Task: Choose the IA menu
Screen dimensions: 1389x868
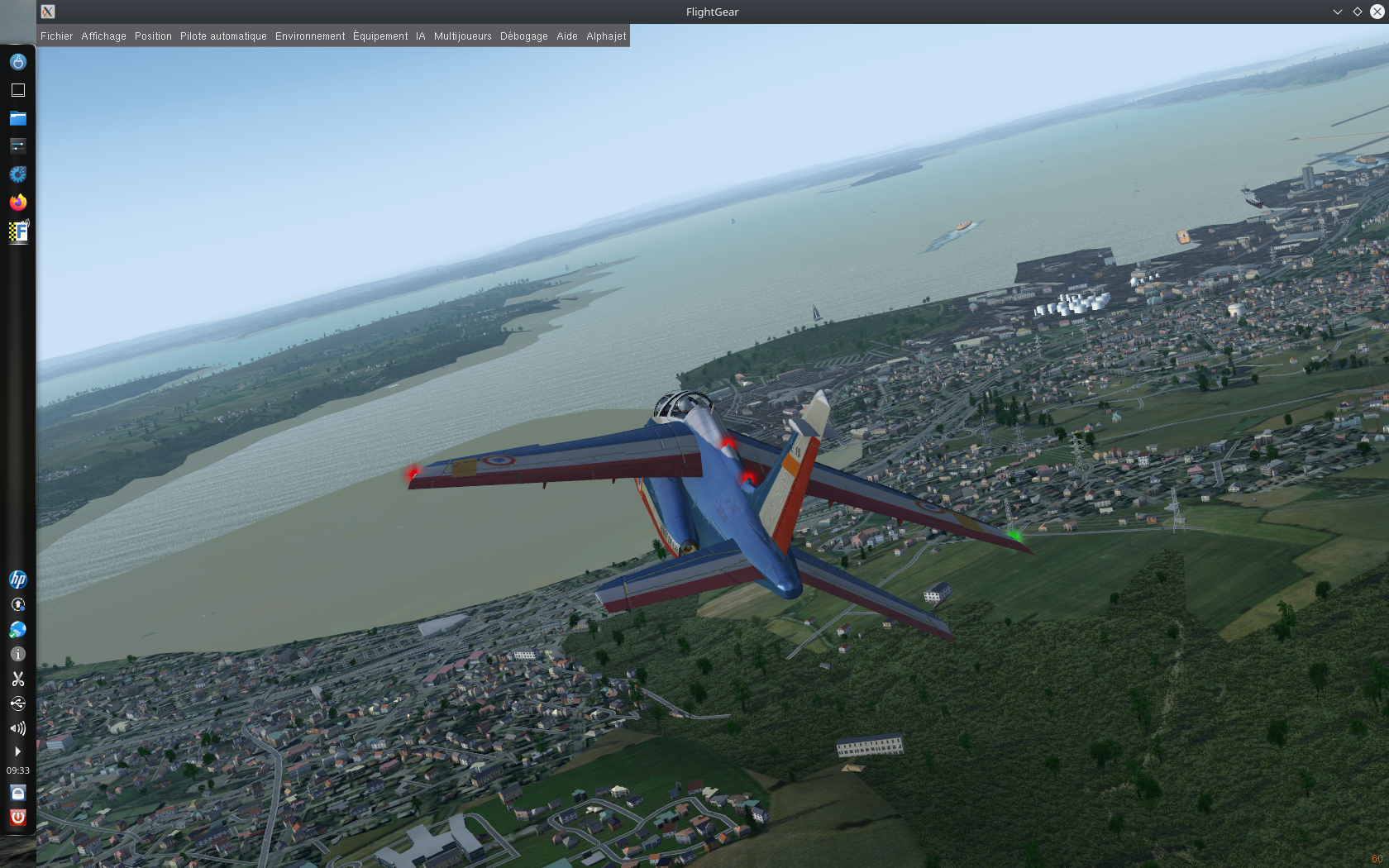Action: tap(420, 36)
